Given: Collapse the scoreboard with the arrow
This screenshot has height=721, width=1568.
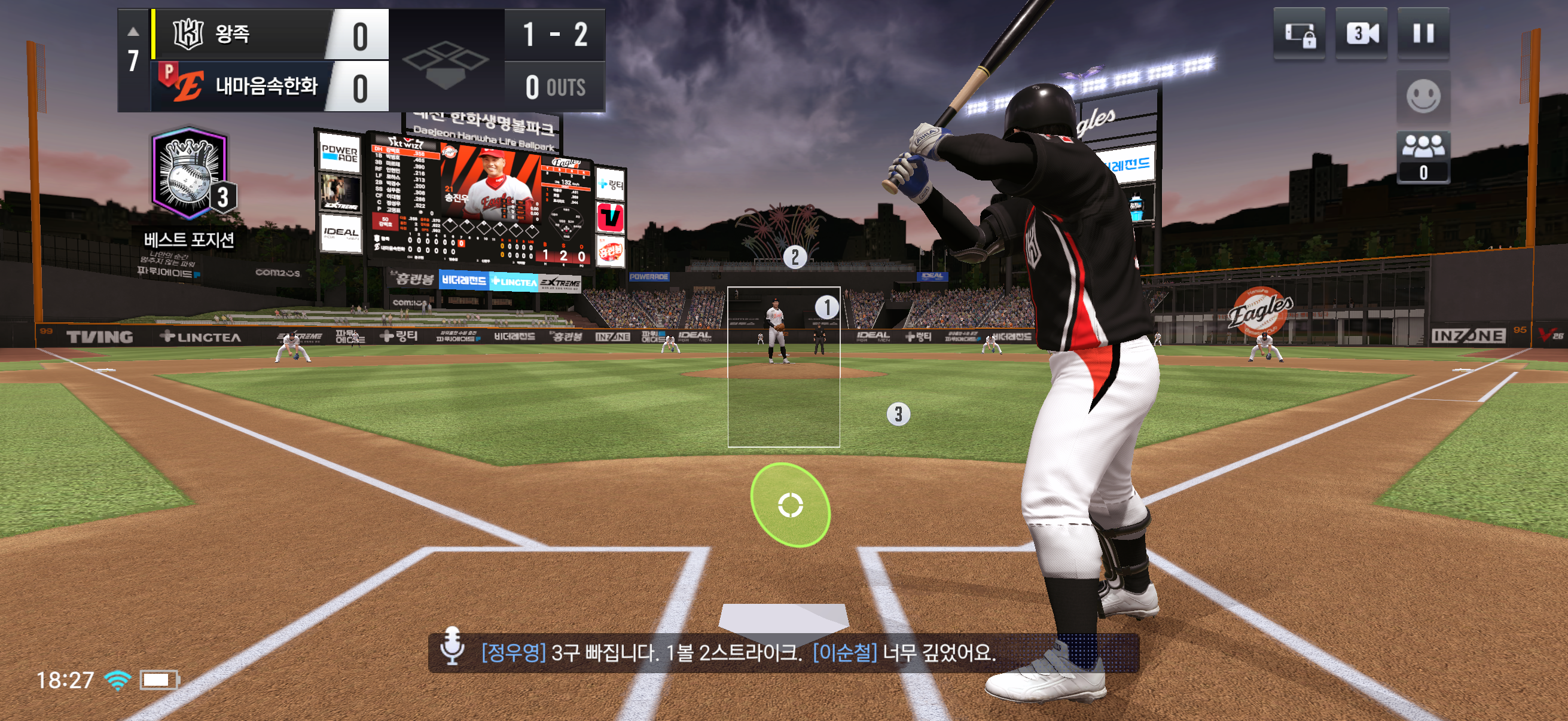Looking at the screenshot, I should (133, 32).
